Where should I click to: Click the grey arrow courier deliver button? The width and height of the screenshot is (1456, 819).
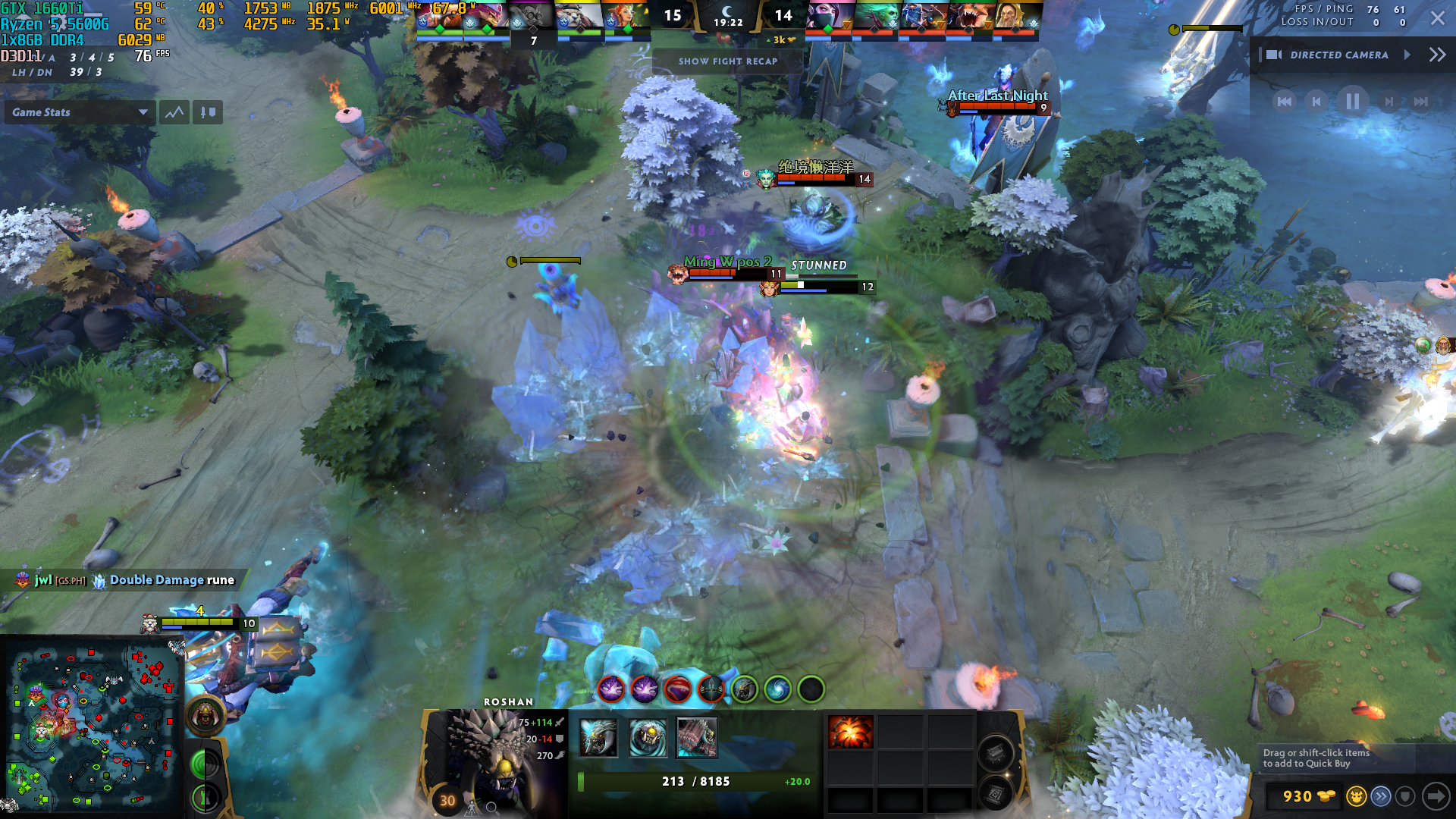click(1435, 796)
